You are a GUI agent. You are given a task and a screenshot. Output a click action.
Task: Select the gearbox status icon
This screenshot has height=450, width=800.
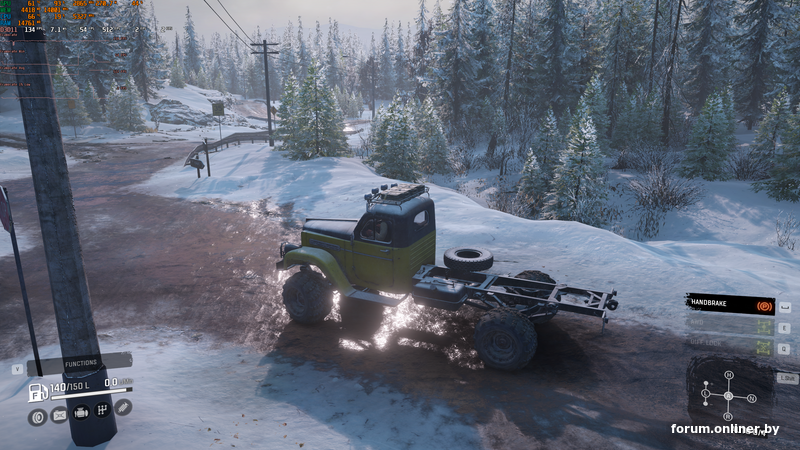[x=102, y=410]
